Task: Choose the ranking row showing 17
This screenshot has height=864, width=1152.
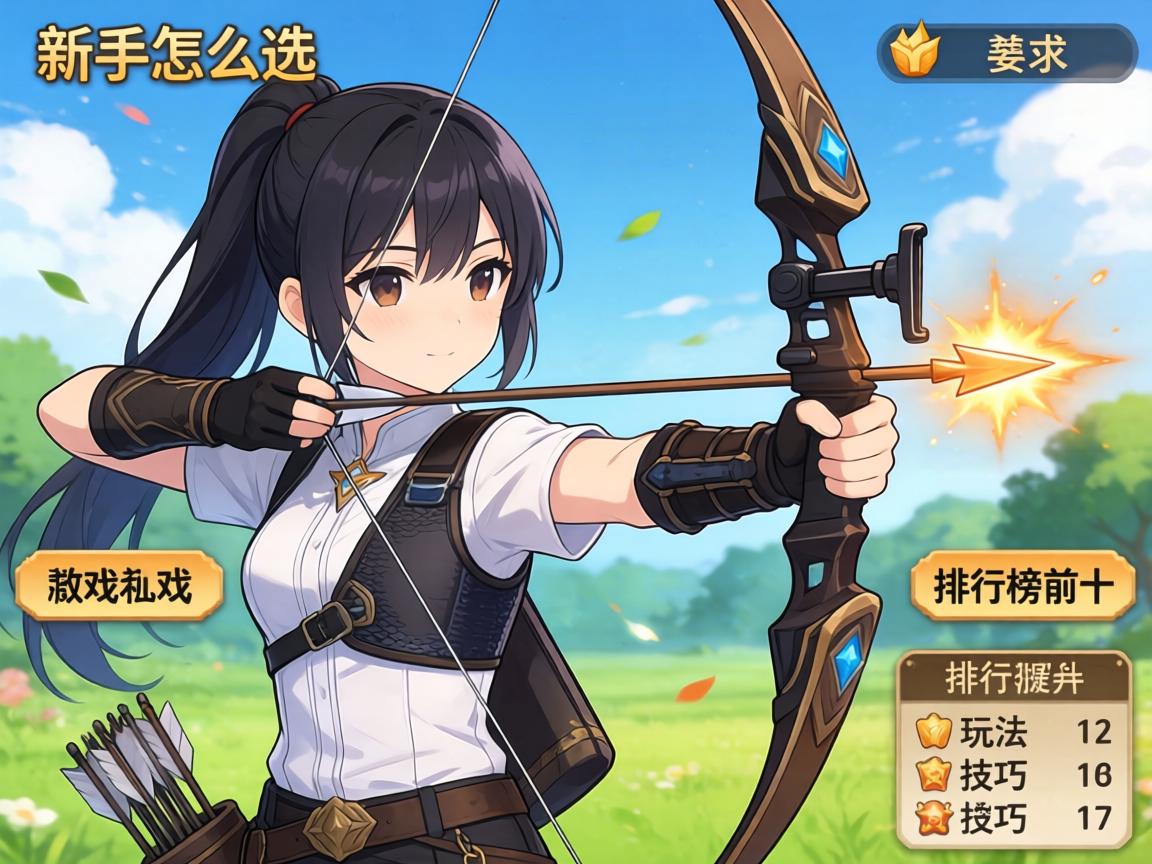Action: click(1014, 818)
